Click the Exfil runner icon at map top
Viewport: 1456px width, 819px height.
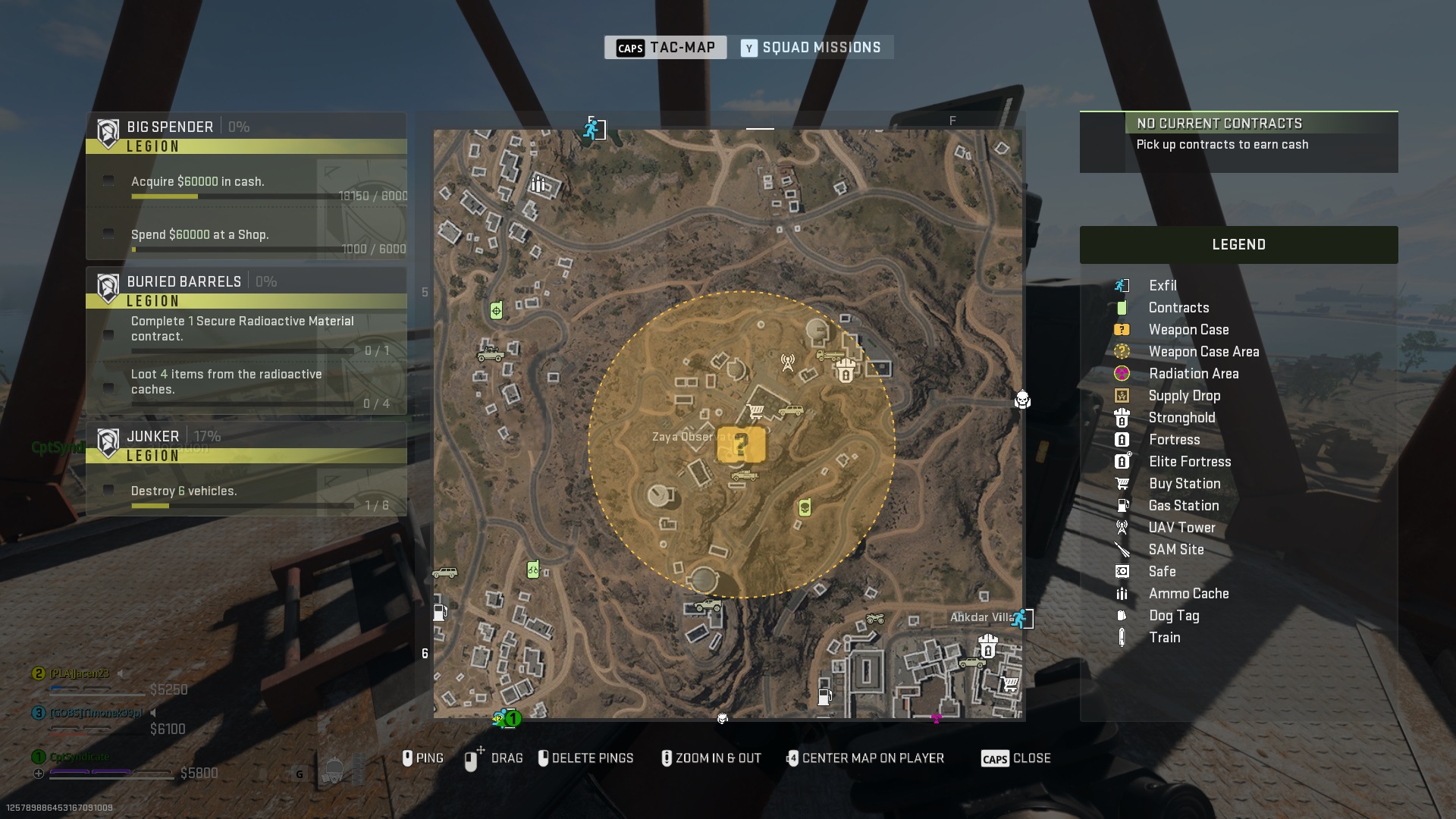click(591, 129)
